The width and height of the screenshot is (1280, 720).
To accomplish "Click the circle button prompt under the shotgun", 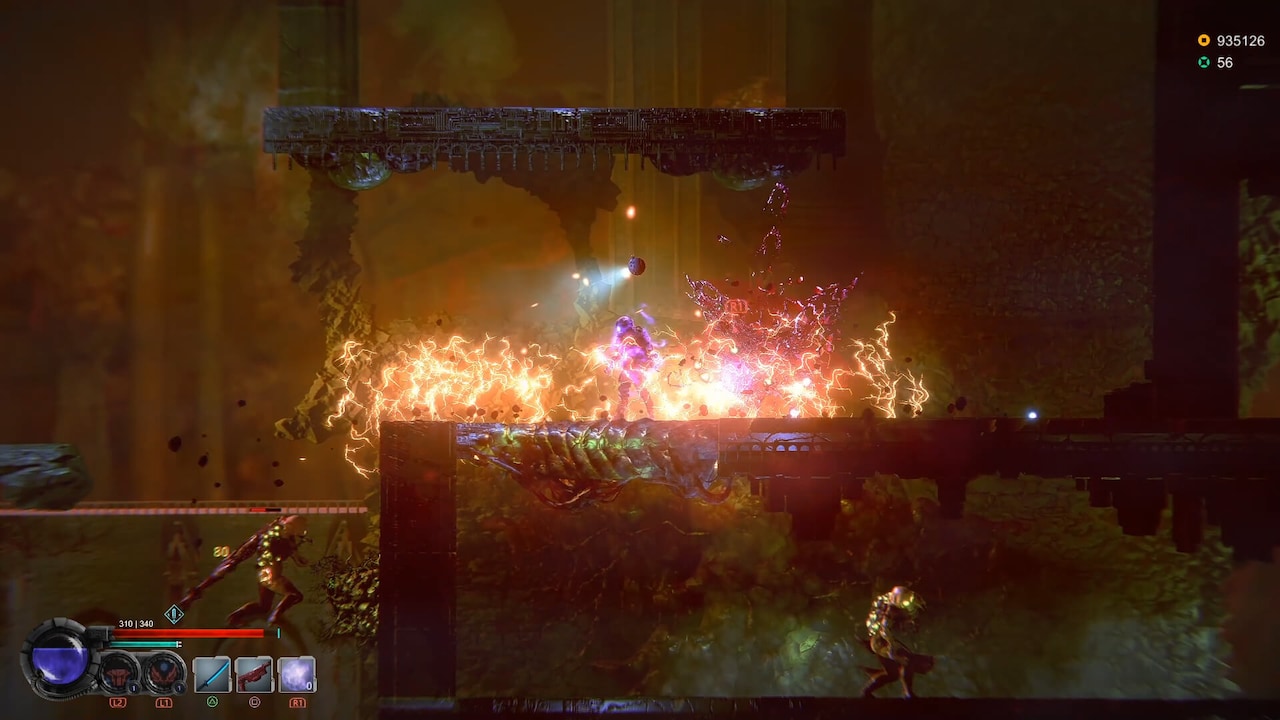I will coord(256,702).
